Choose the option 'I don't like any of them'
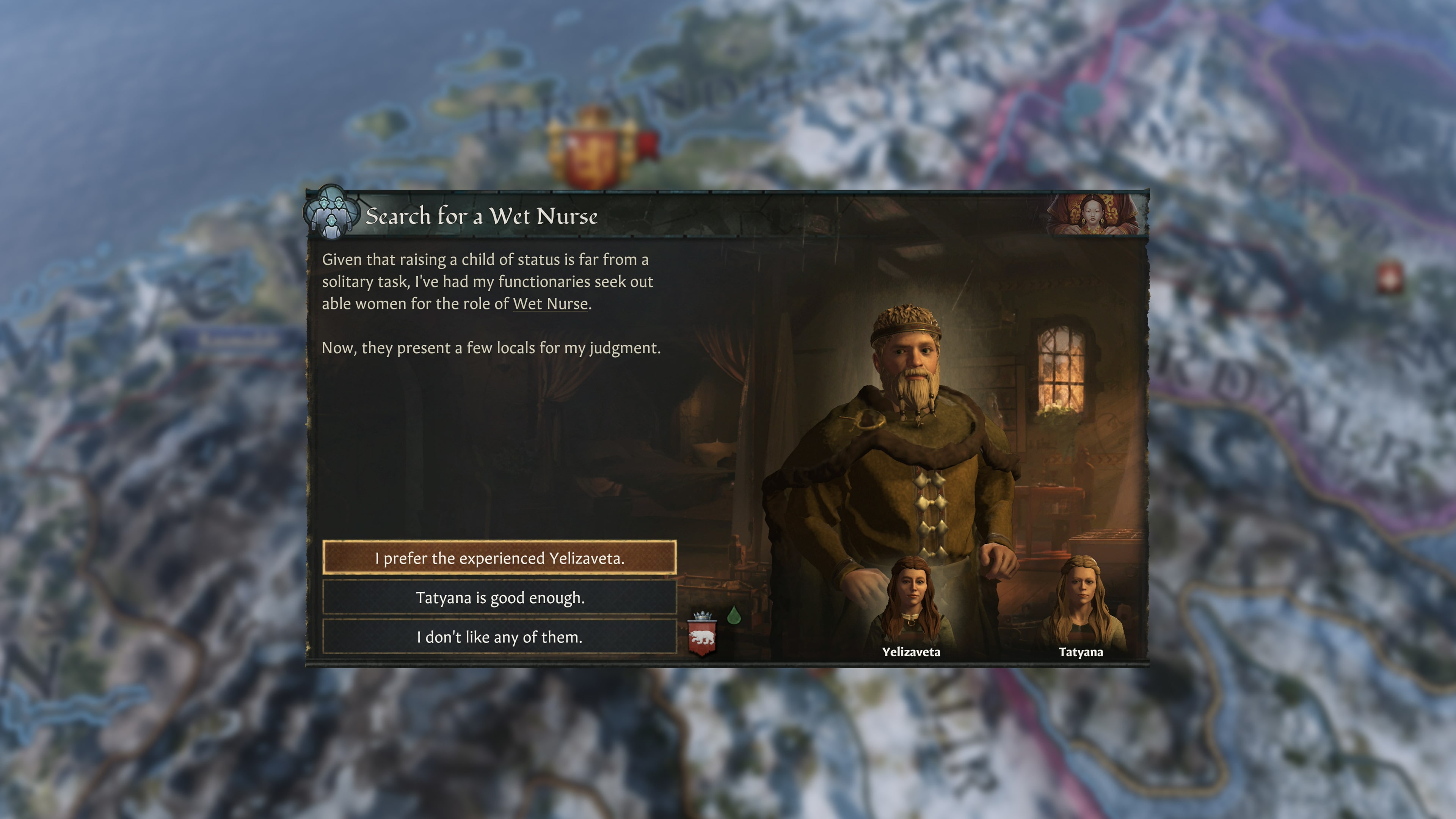The height and width of the screenshot is (819, 1456). pos(500,637)
